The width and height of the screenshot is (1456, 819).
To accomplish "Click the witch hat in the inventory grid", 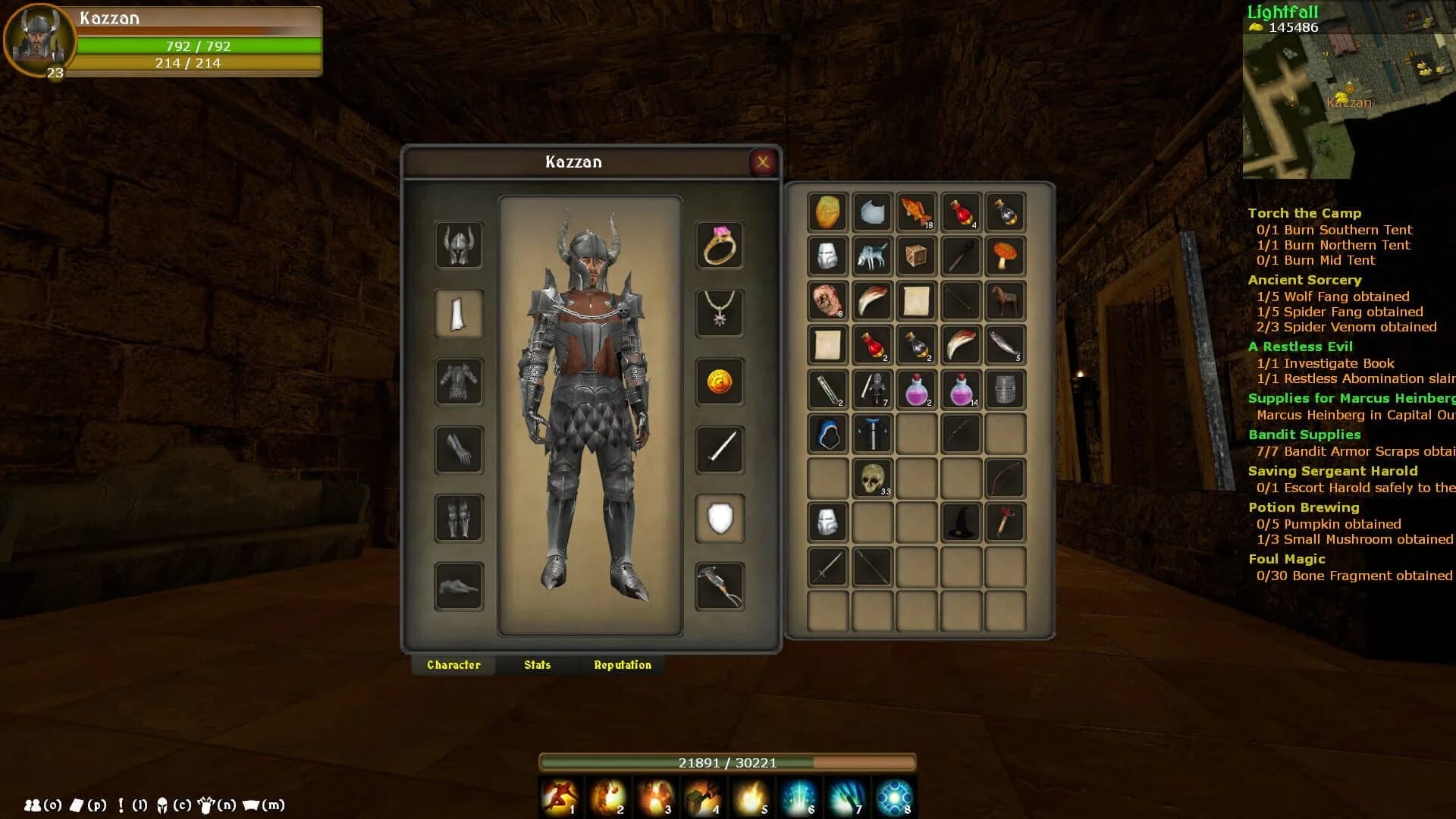I will click(x=961, y=522).
